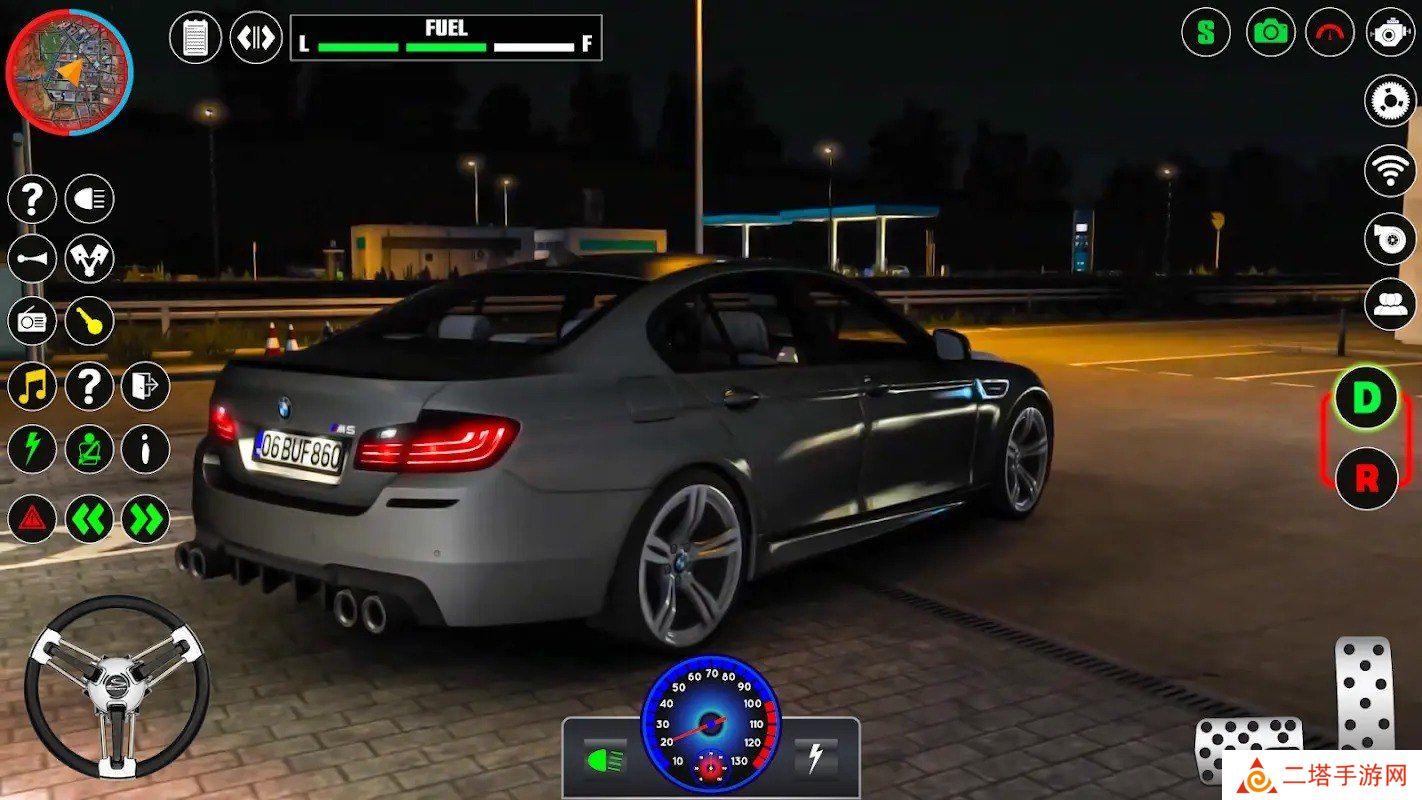Open the gear cog settings icon
Screen dimensions: 1422x800
[1390, 100]
